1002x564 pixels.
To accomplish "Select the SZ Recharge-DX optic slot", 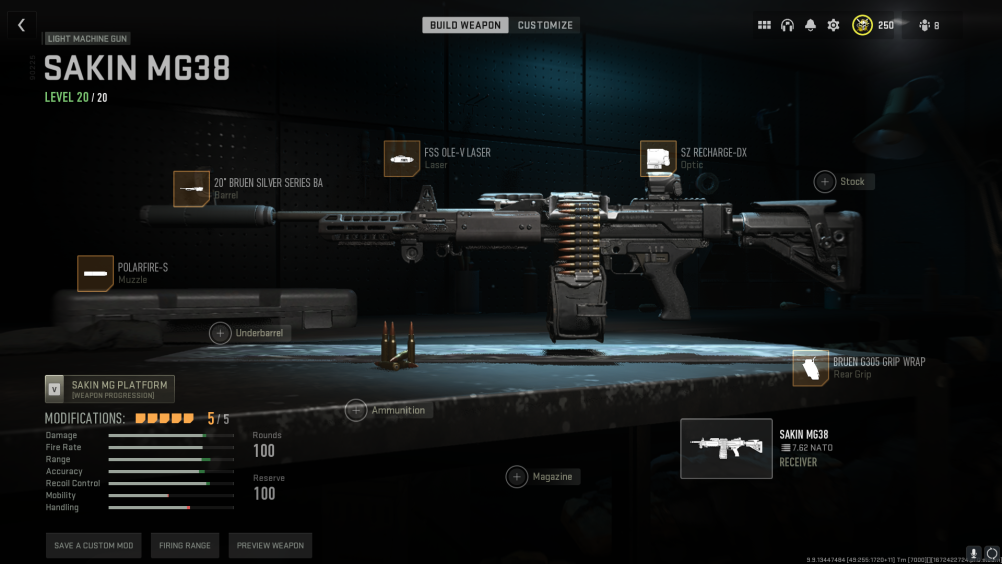I will click(x=658, y=159).
